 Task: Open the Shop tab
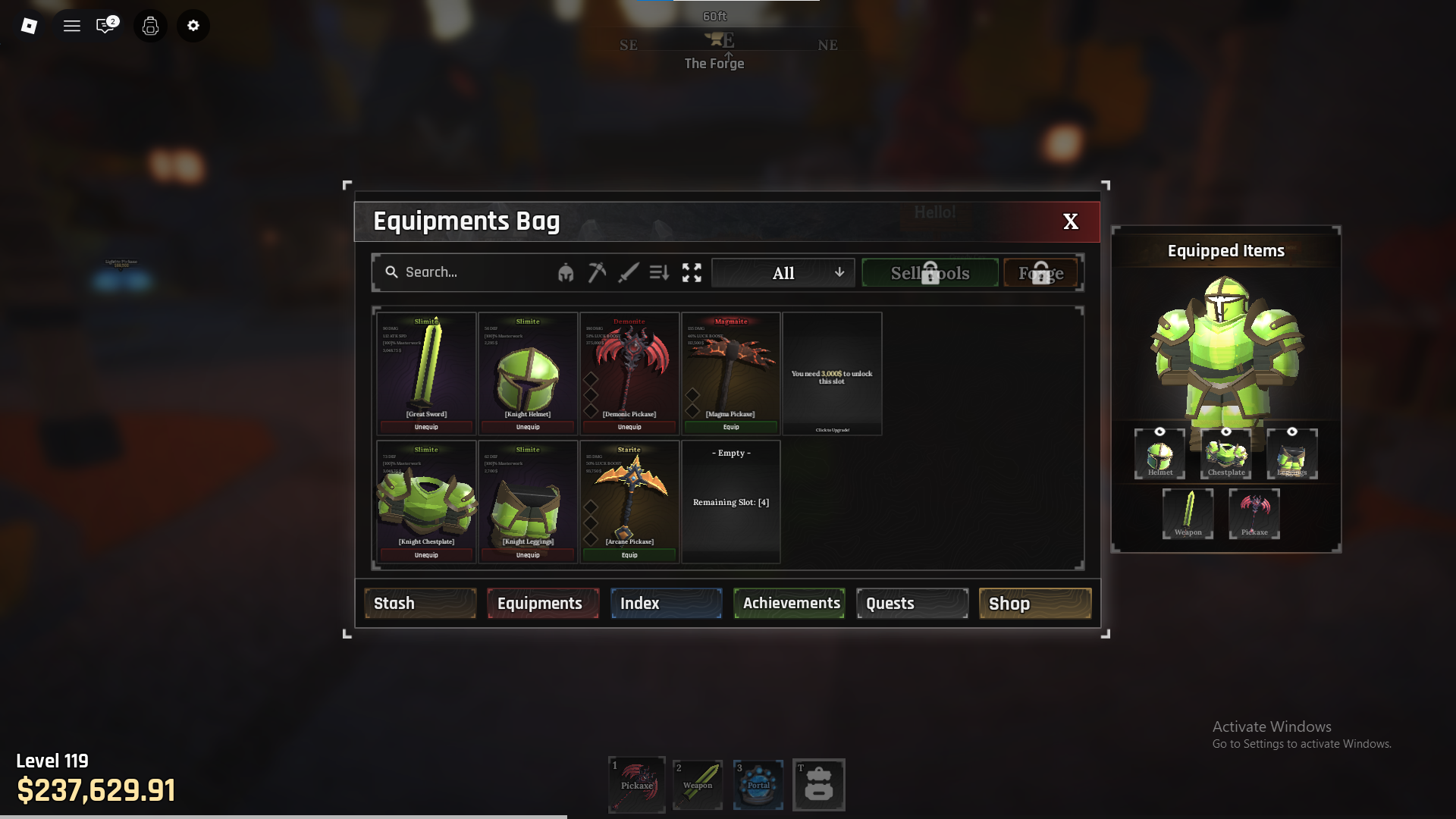pyautogui.click(x=1035, y=604)
